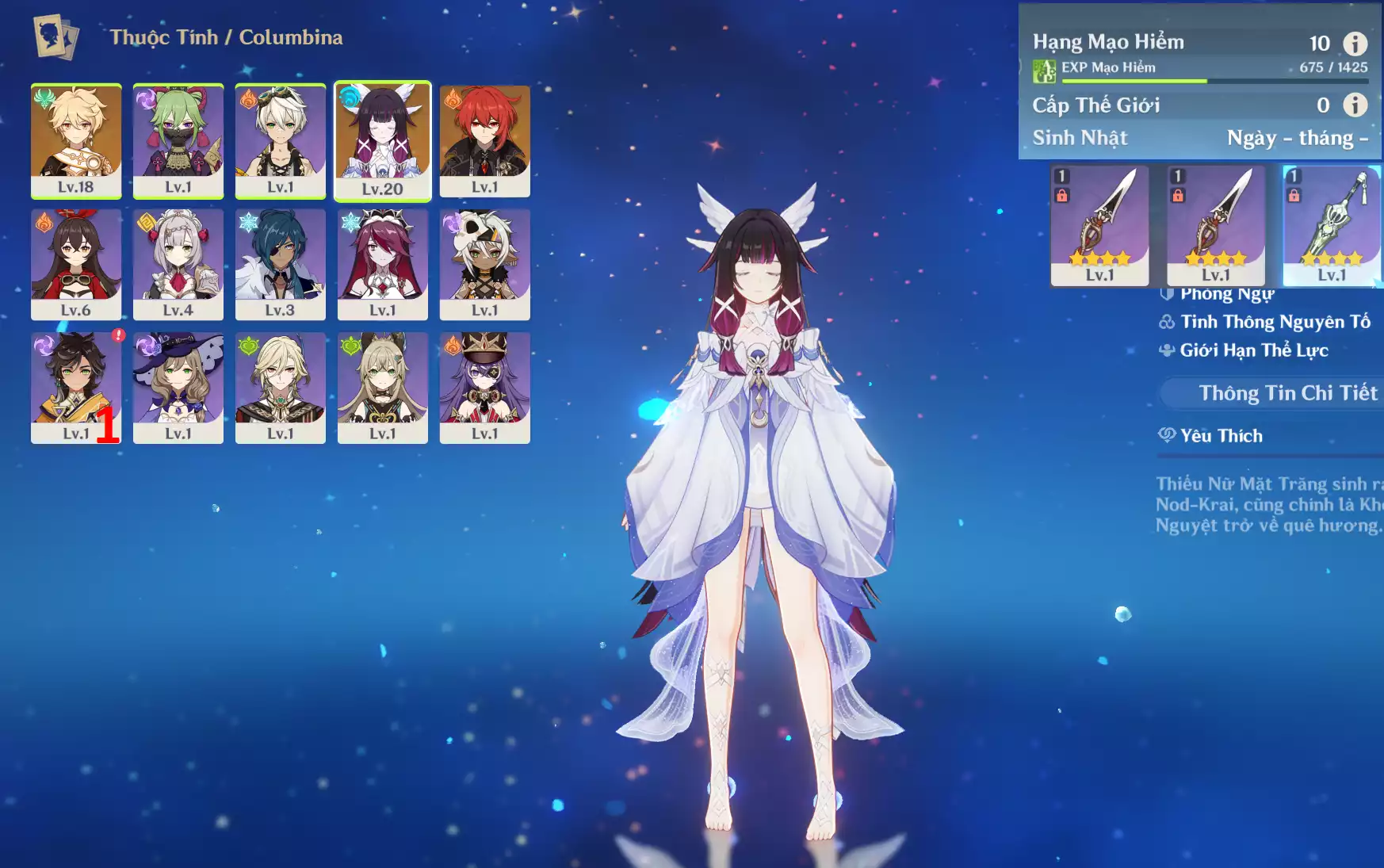The image size is (1384, 868).
Task: Pick Bennett with goggles on his head
Action: pyautogui.click(x=281, y=140)
